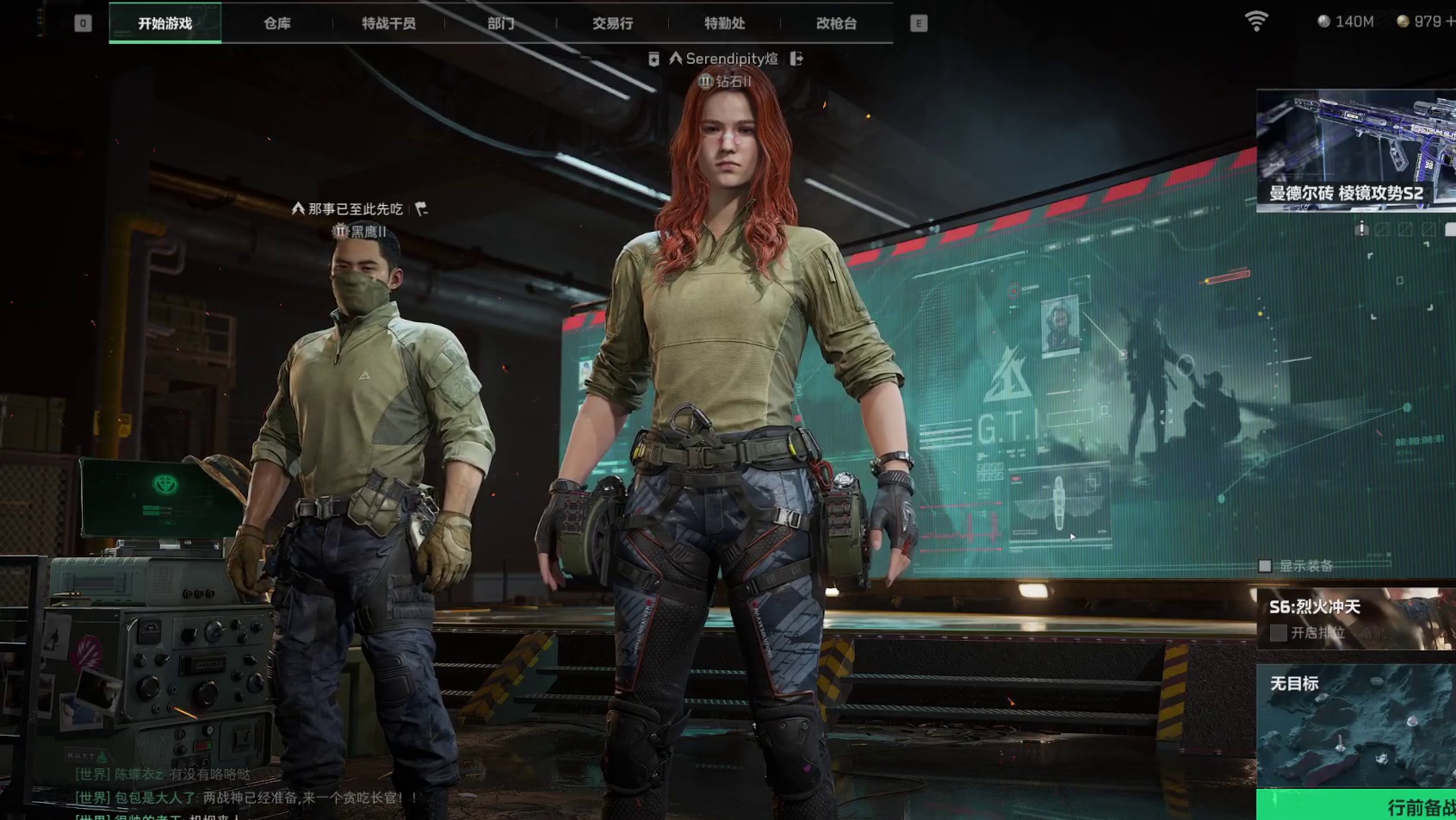Open the 仓库 warehouse tab
This screenshot has width=1456, height=820.
pos(276,23)
